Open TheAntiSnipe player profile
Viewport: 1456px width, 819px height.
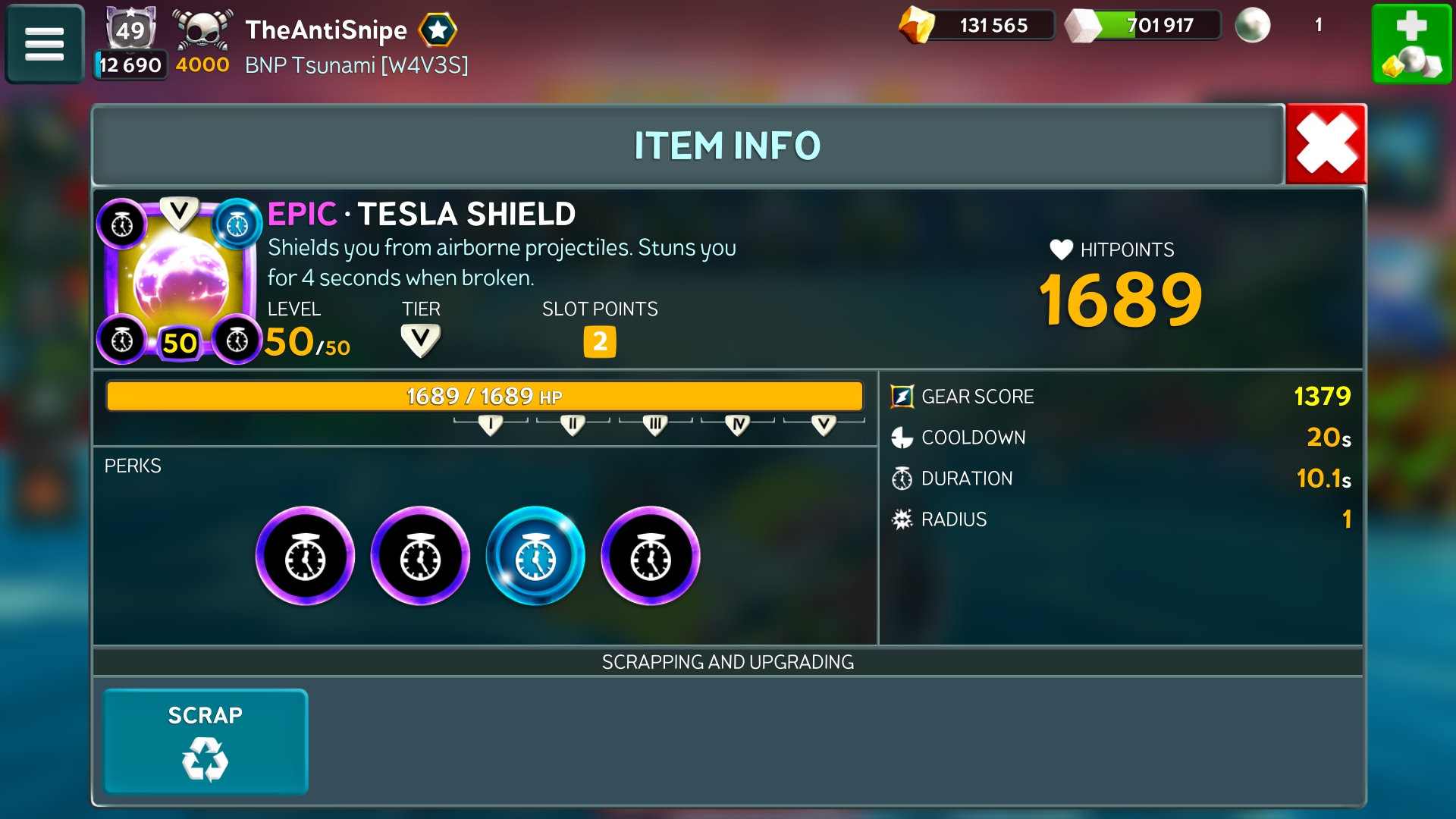[326, 30]
